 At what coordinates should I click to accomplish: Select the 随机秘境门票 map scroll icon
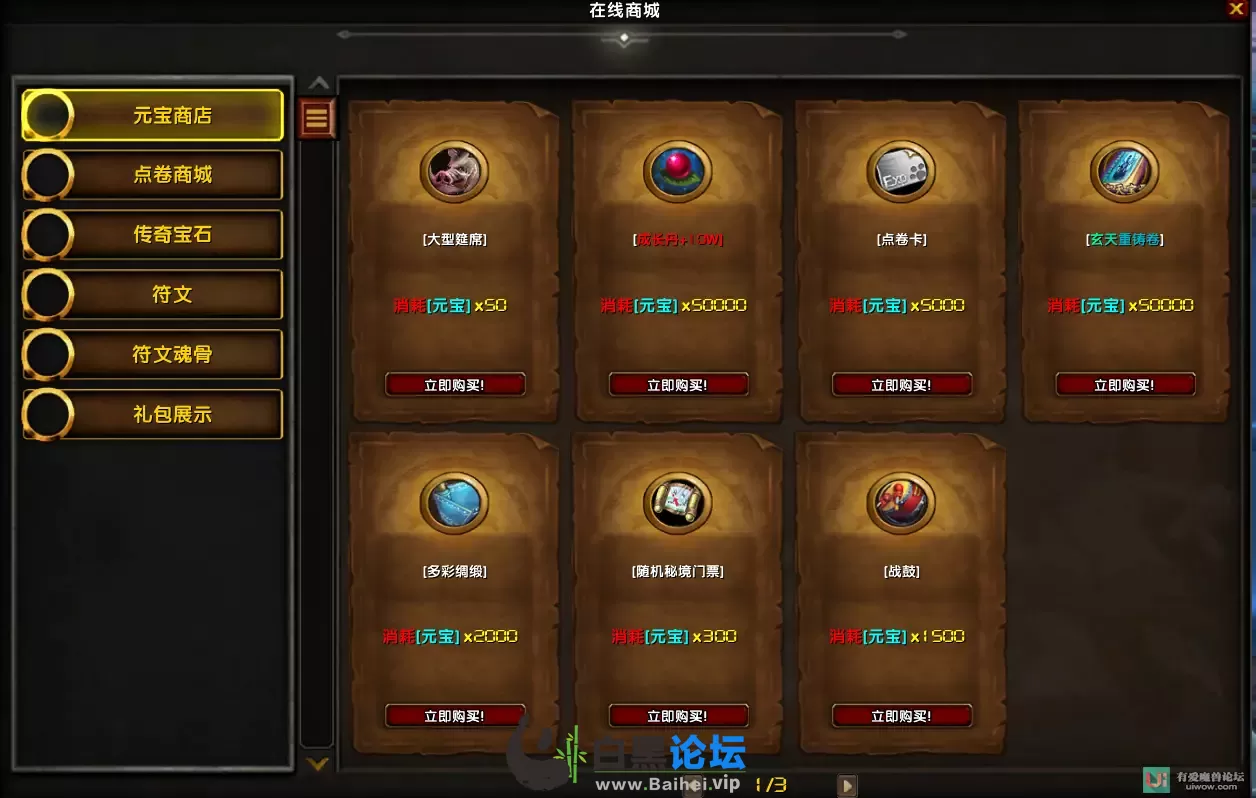(x=678, y=503)
